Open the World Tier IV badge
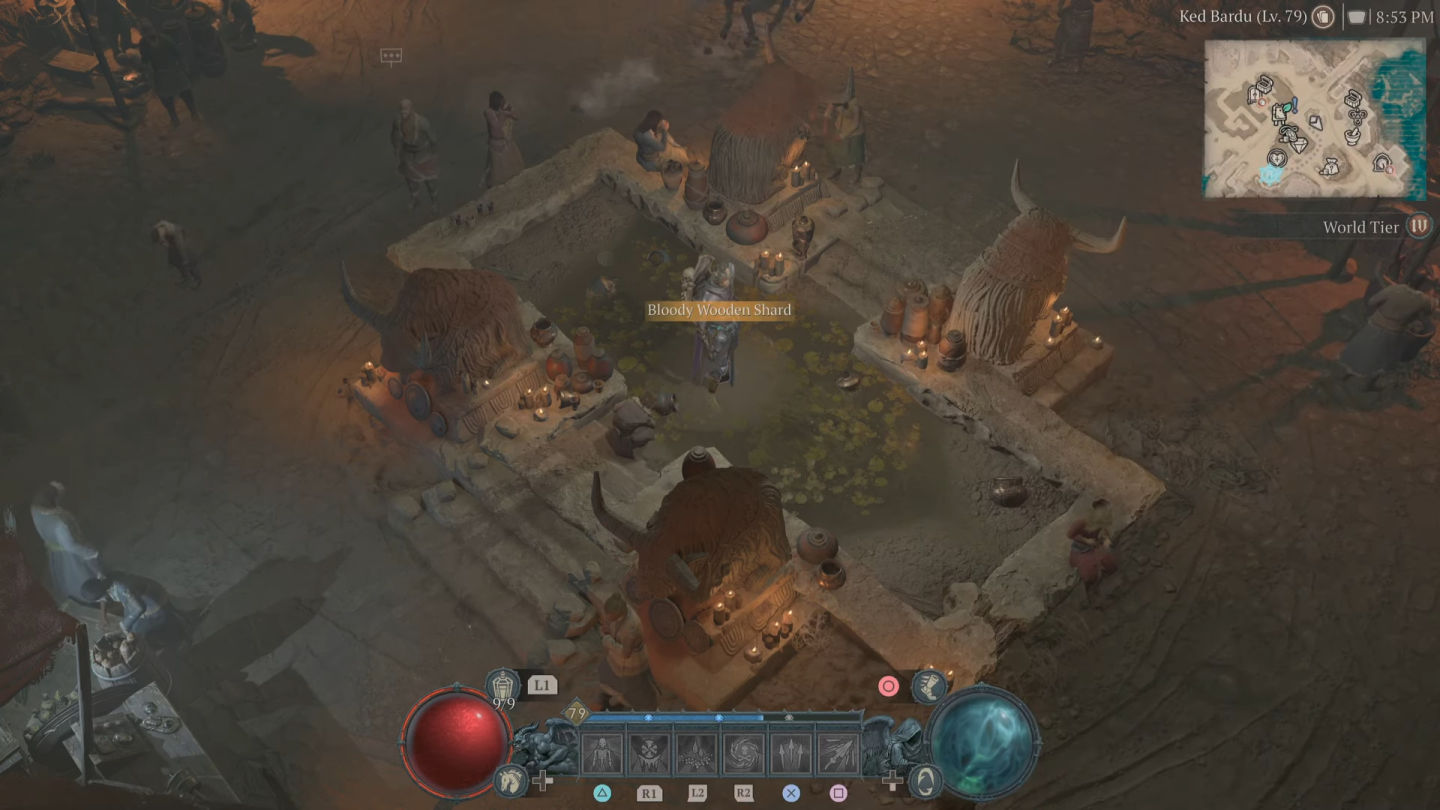This screenshot has width=1440, height=810. [x=1419, y=226]
